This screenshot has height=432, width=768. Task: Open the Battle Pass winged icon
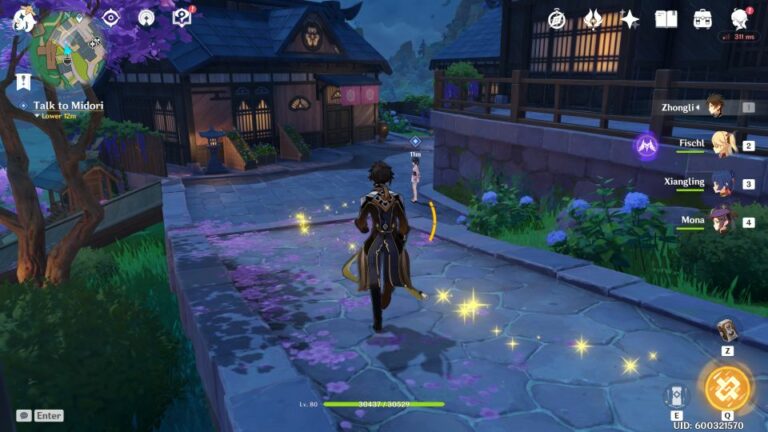click(x=593, y=19)
